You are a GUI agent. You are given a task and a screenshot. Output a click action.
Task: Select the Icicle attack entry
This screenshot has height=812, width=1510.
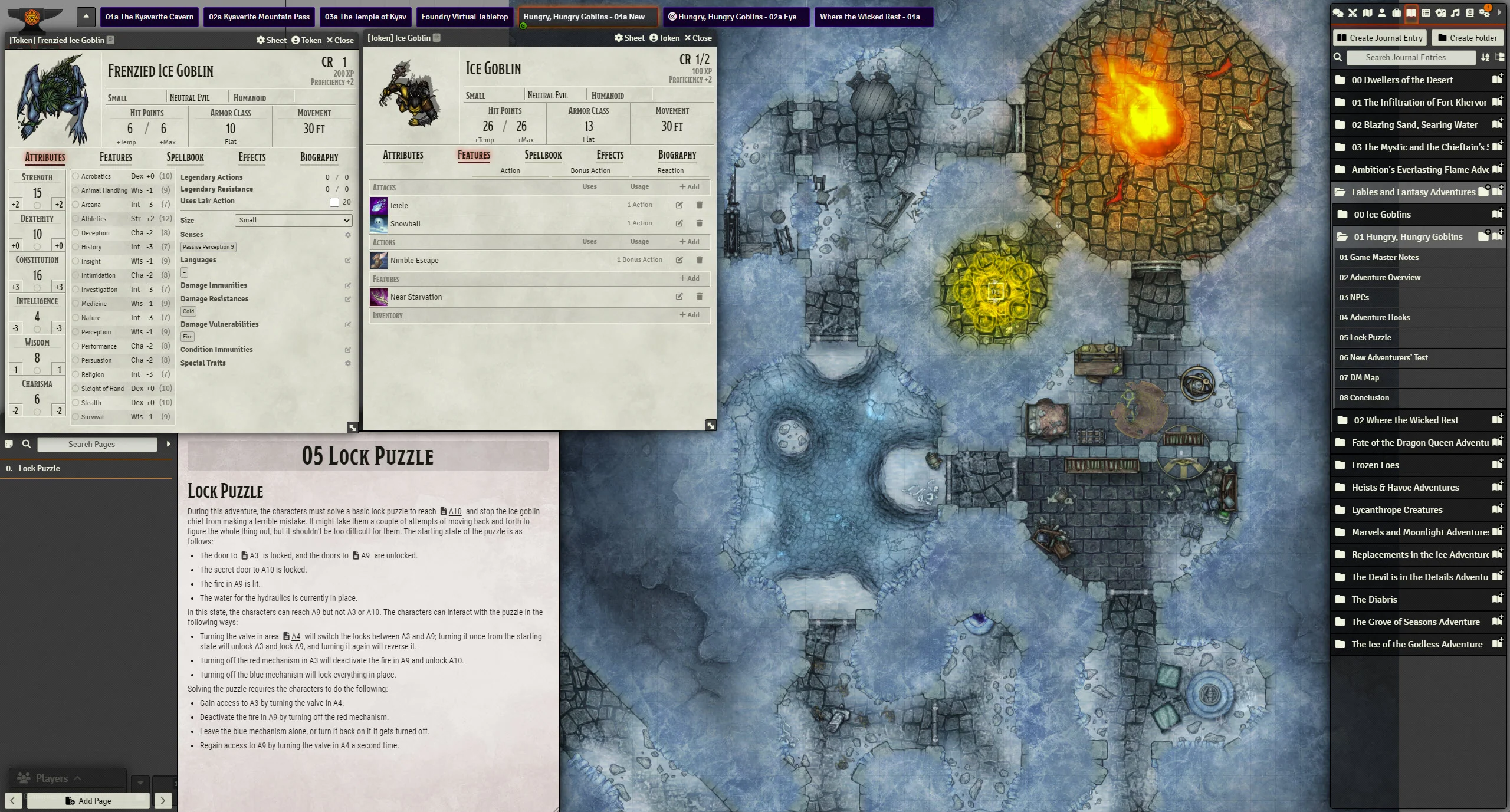pos(399,205)
